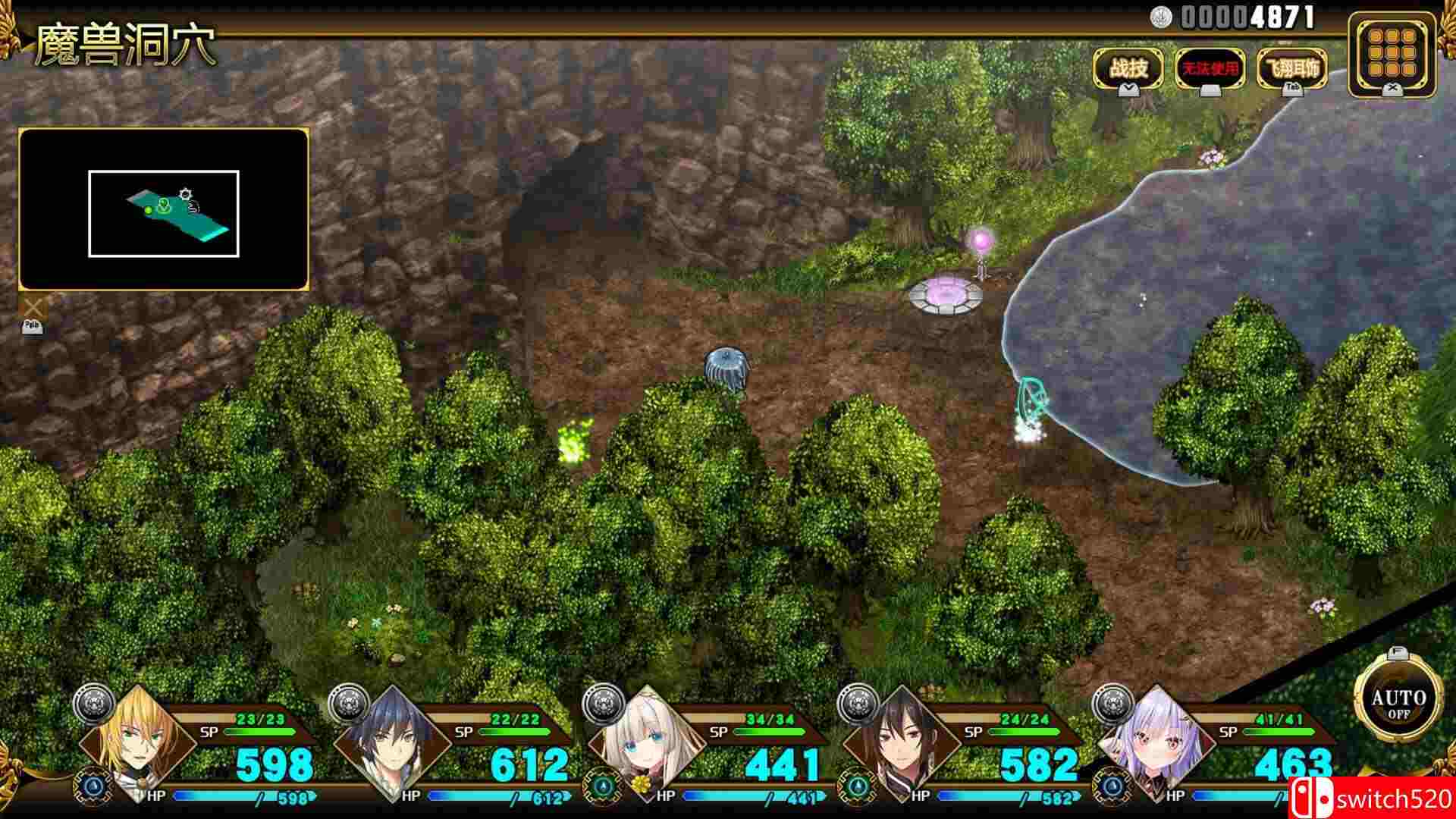Click the blue water-drop icon under first portrait
The image size is (1456, 819).
pos(93,786)
